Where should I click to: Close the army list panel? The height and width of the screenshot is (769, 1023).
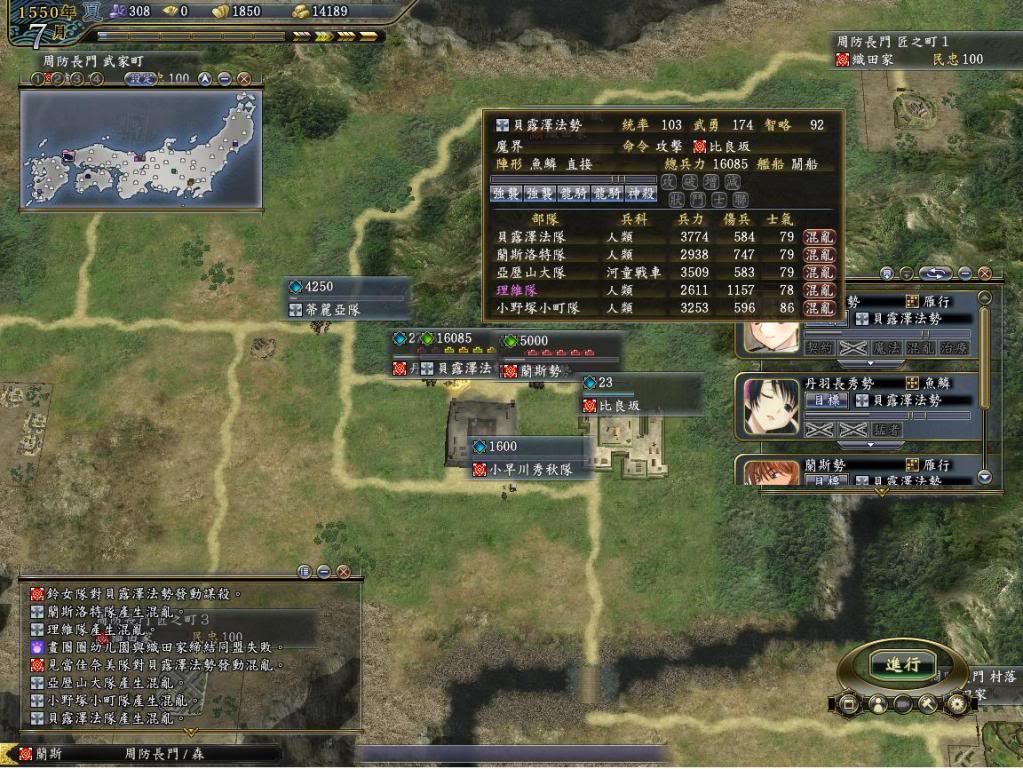coord(984,273)
